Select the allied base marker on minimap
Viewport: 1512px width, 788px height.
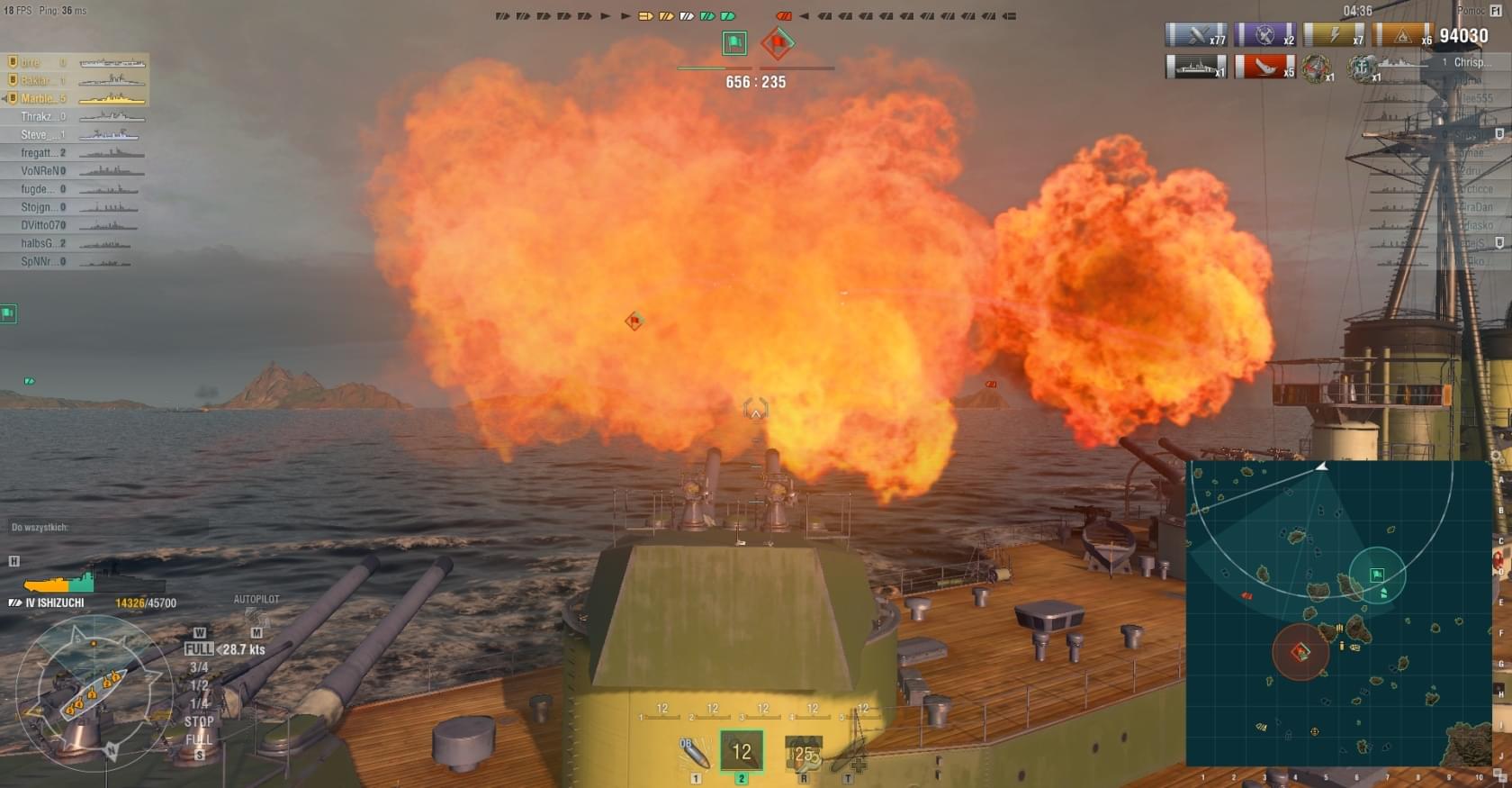click(x=1377, y=575)
